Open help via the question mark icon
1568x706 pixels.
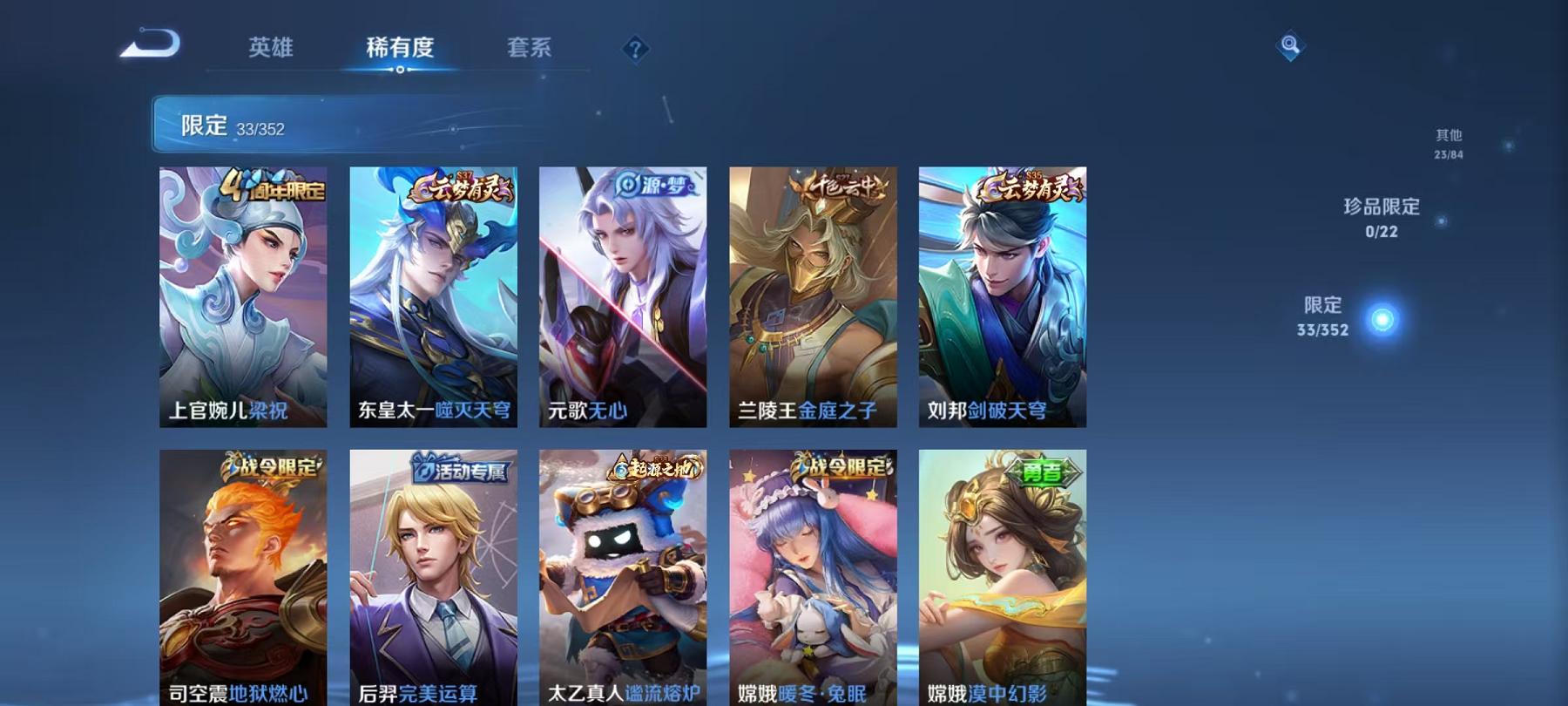point(637,48)
